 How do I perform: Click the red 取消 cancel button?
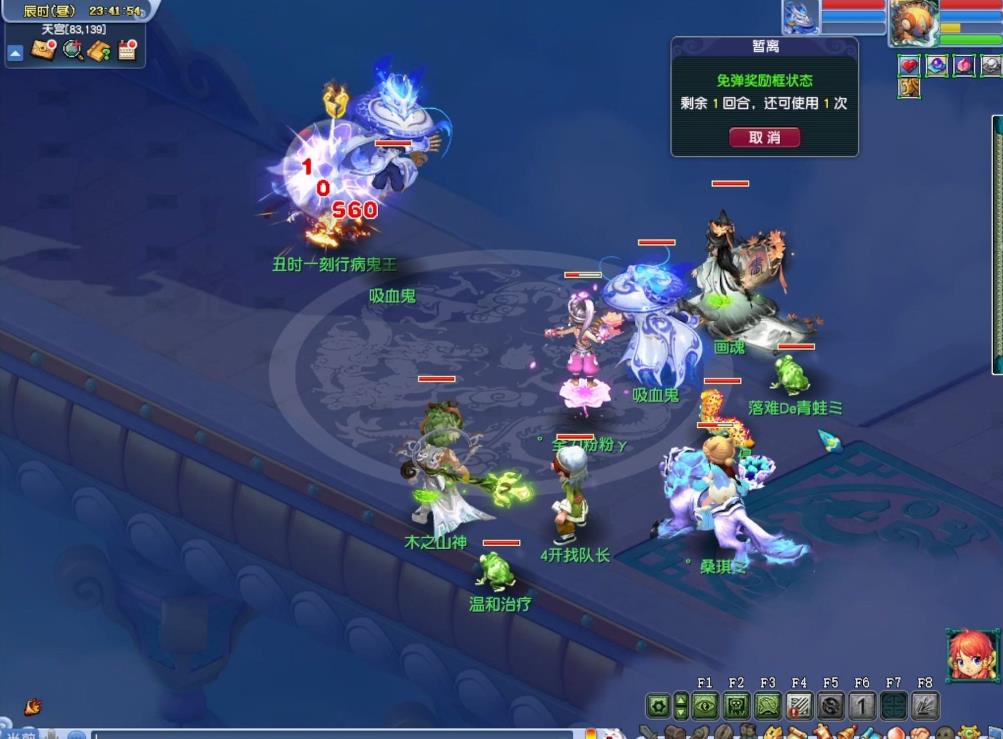764,137
